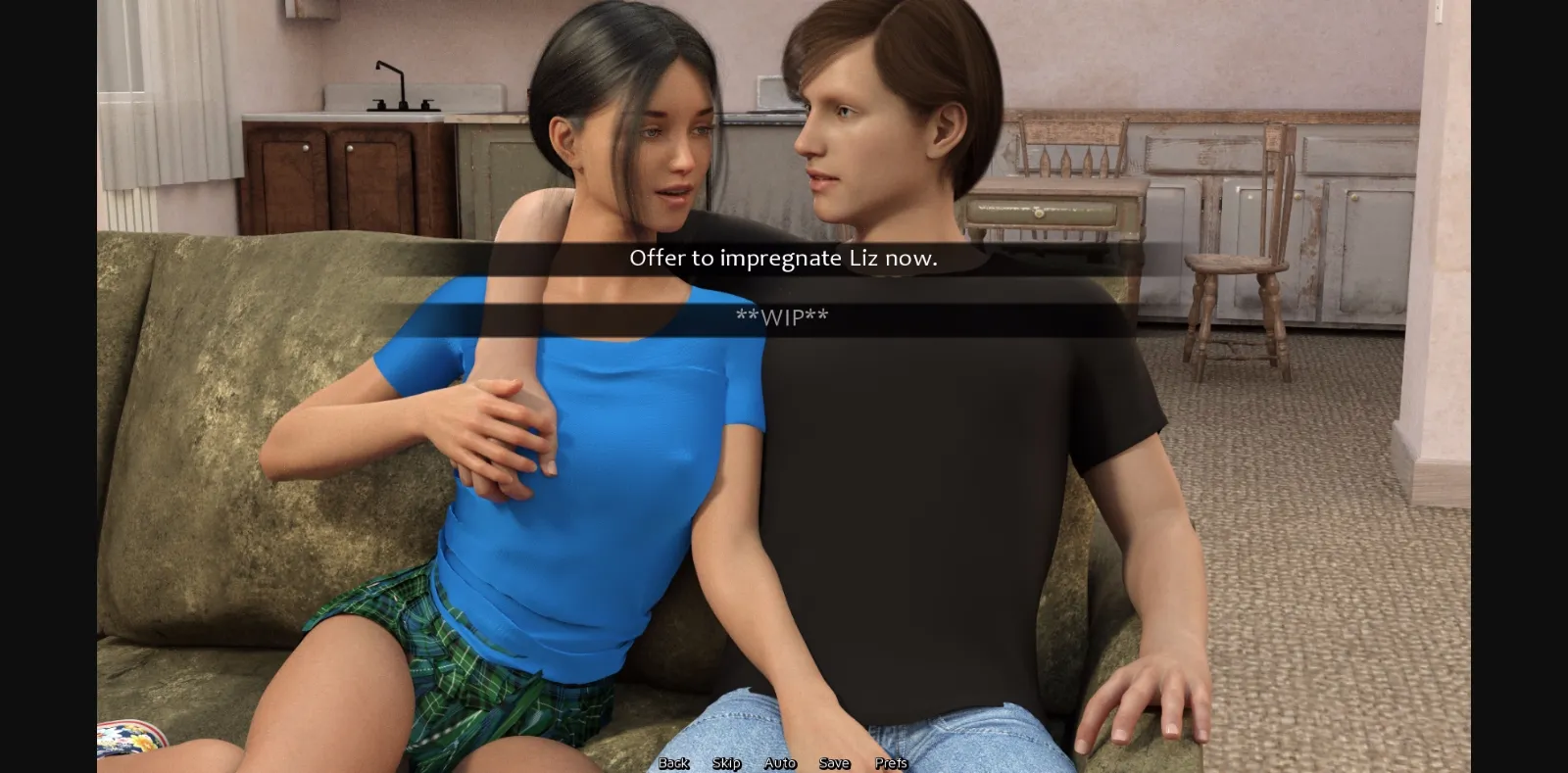Enable Skip mode in the quick menu
This screenshot has height=773, width=1568.
point(724,762)
